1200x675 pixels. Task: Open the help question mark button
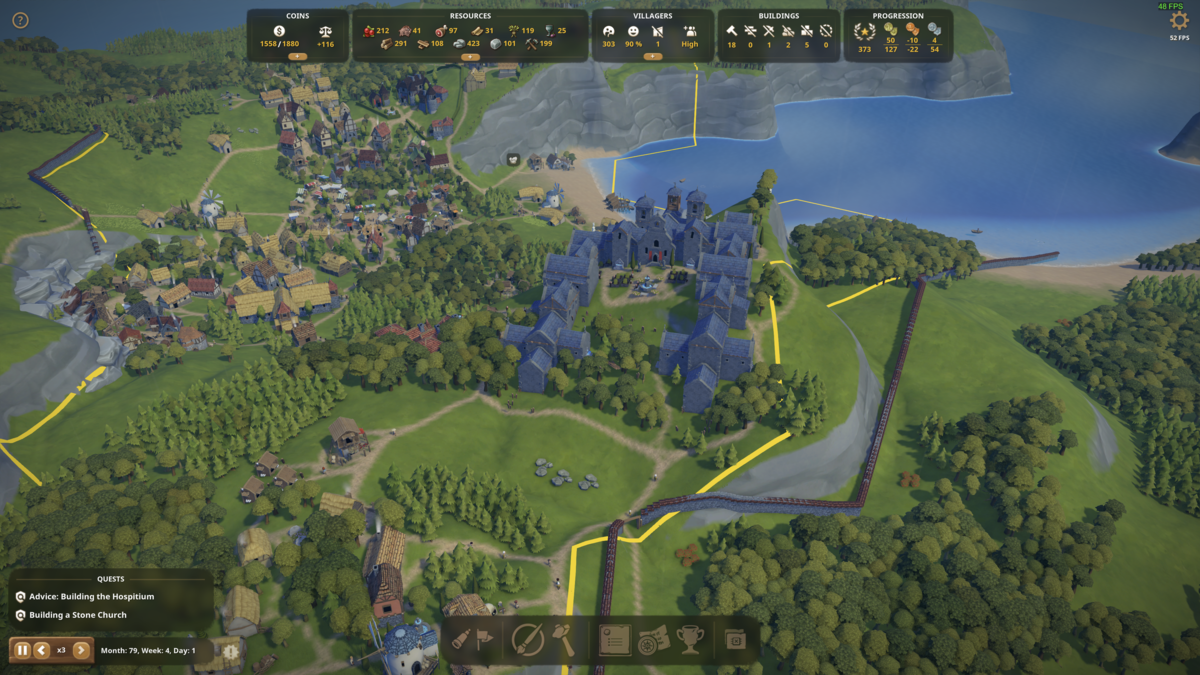tap(20, 20)
